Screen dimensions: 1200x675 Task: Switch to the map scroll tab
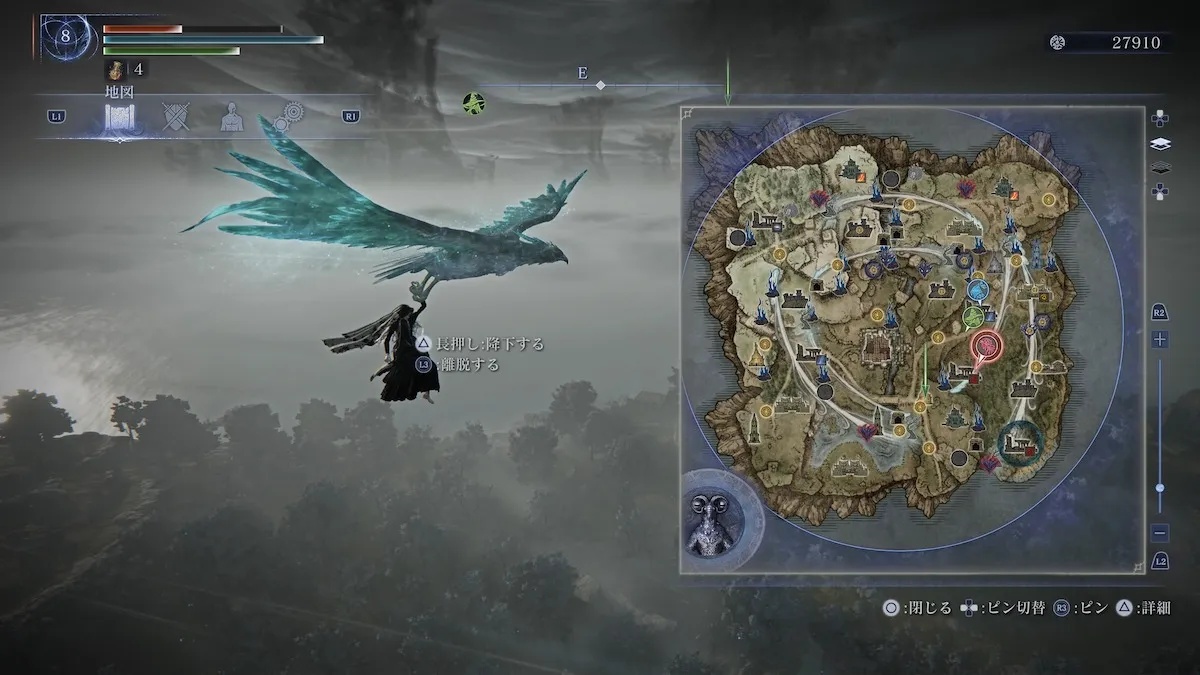tap(120, 118)
